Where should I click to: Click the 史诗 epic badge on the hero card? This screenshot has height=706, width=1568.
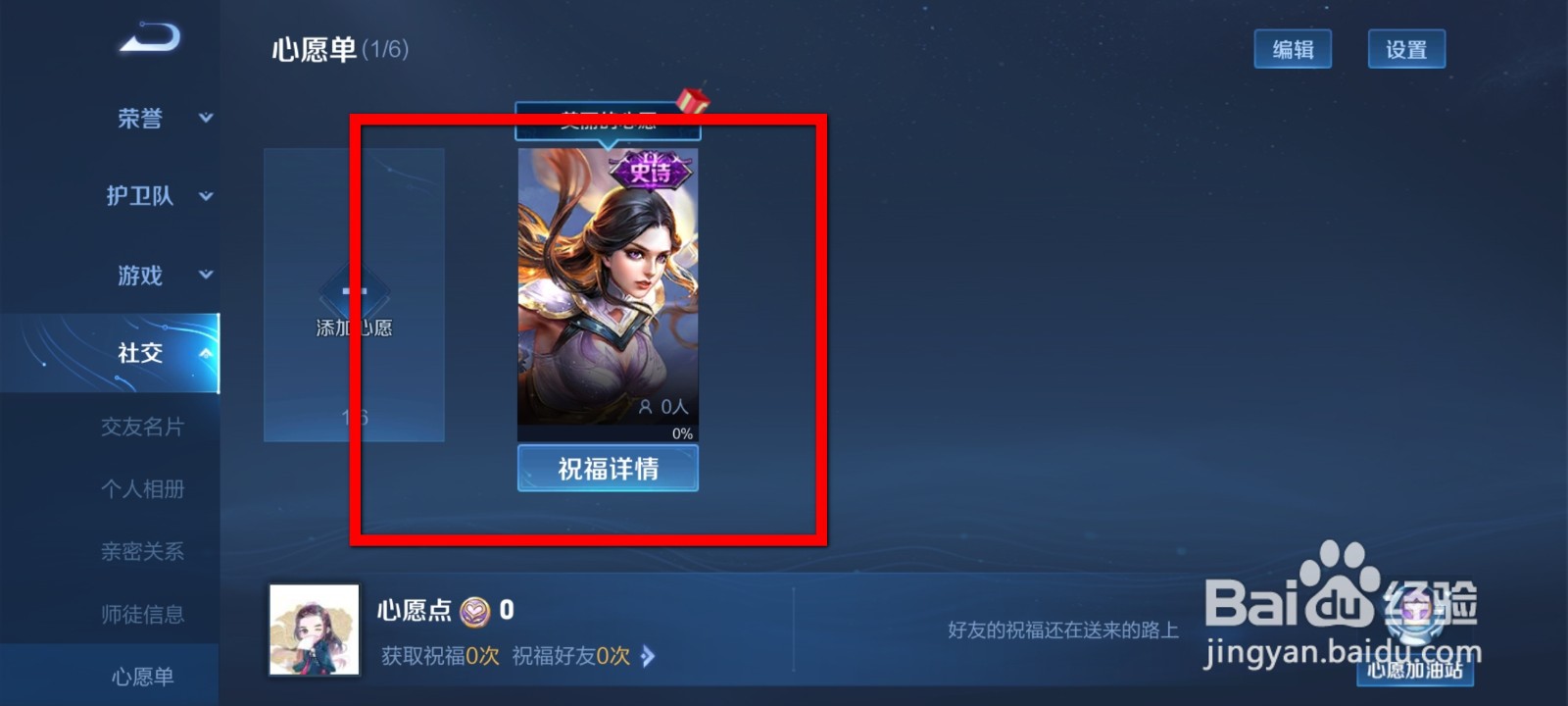click(x=649, y=169)
